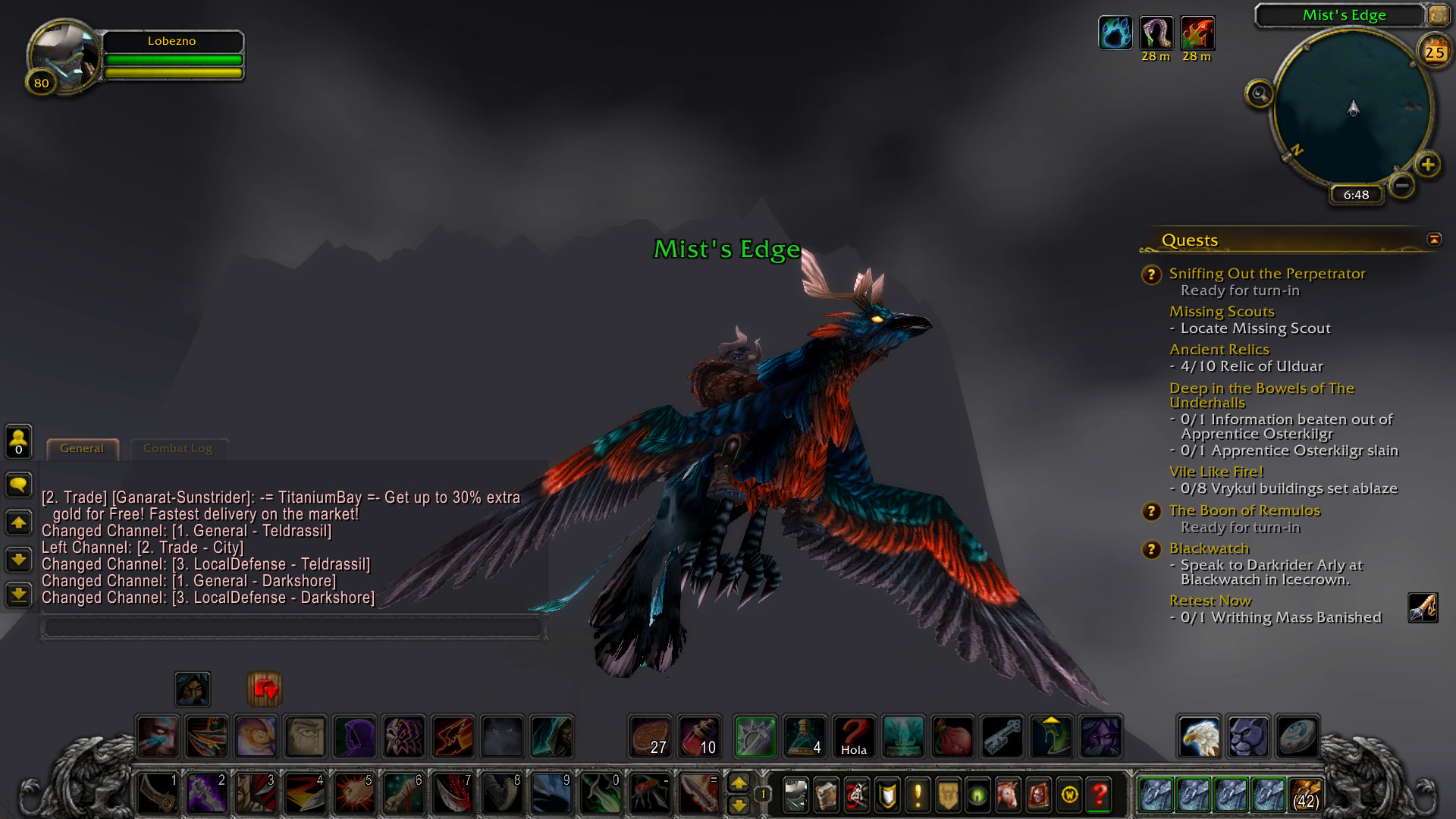Image resolution: width=1456 pixels, height=819 pixels.
Task: Click the Lobezno player portrait
Action: 64,58
